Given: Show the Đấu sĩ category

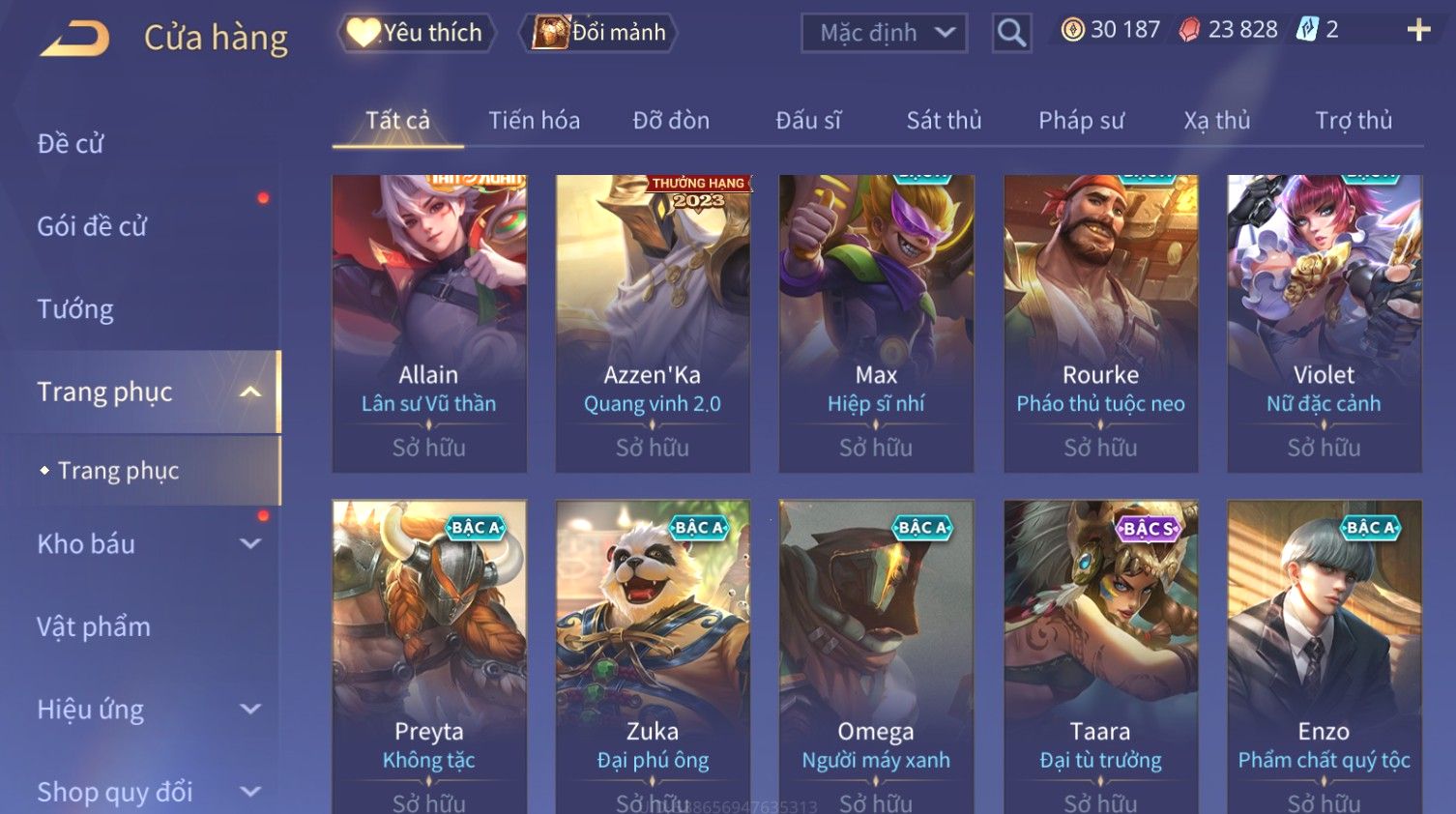Looking at the screenshot, I should coord(808,121).
